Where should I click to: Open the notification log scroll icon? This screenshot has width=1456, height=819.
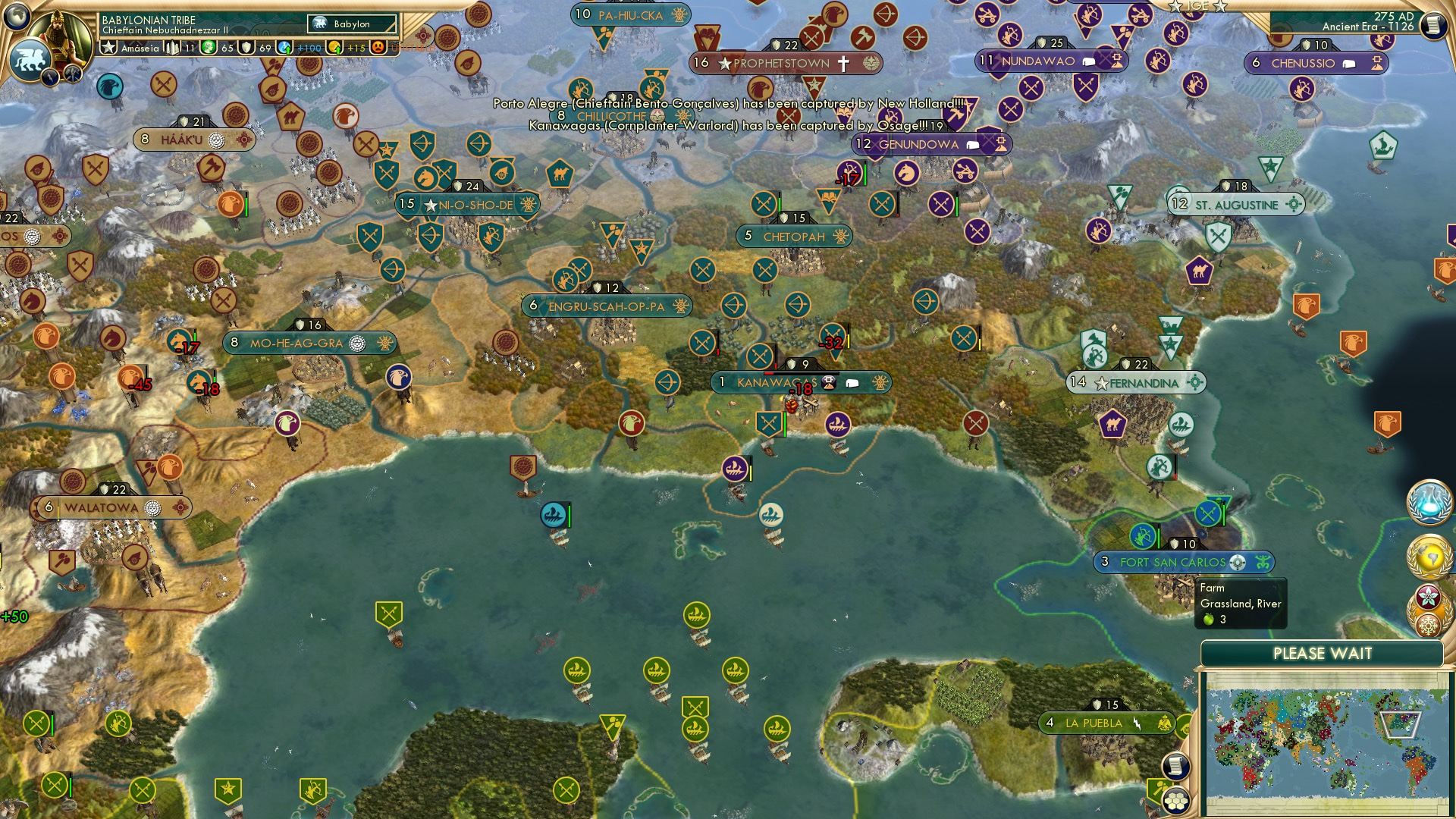[x=1175, y=767]
